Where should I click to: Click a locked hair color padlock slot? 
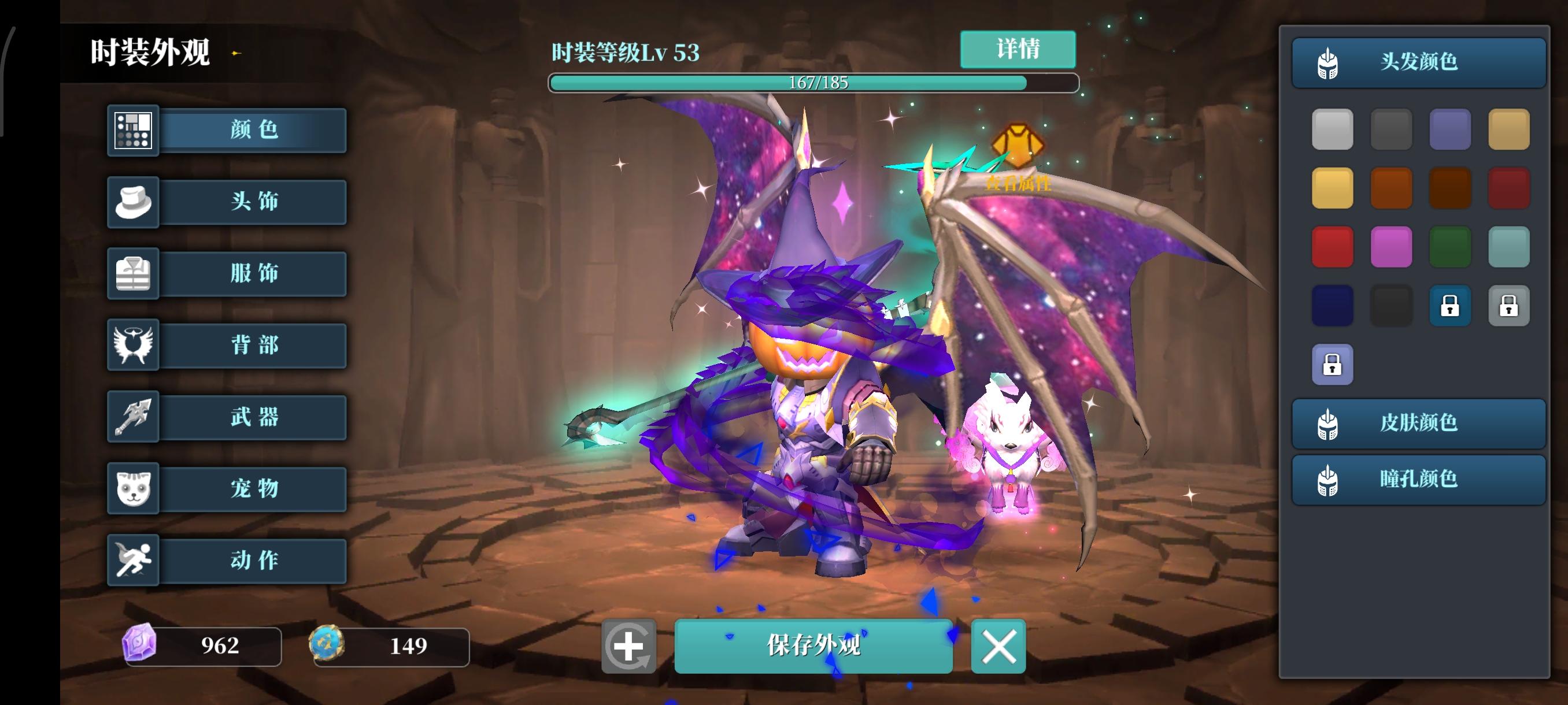click(1451, 306)
